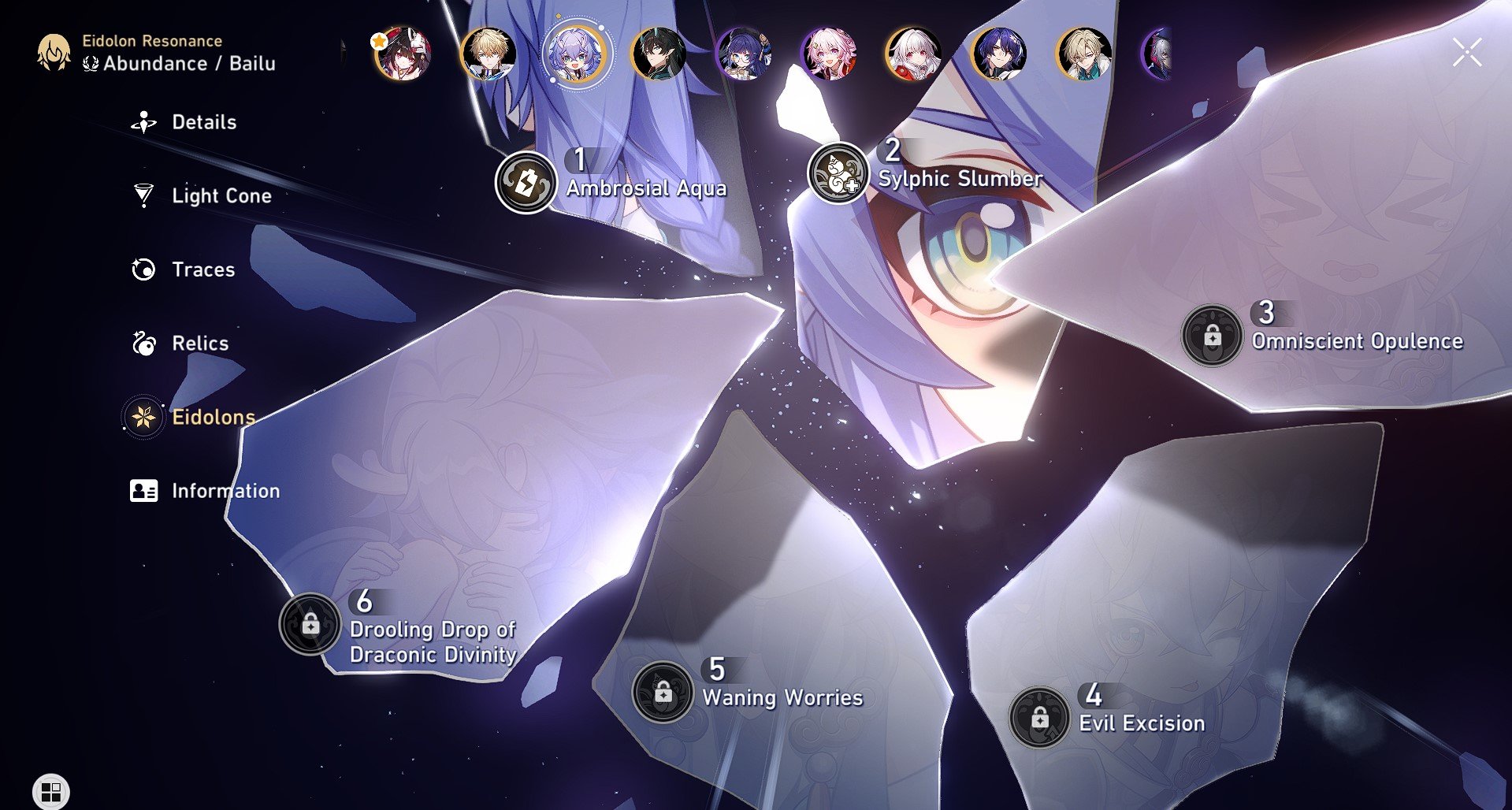Choose the locked Waning Worries eidolon
The image size is (1512, 810).
(663, 692)
